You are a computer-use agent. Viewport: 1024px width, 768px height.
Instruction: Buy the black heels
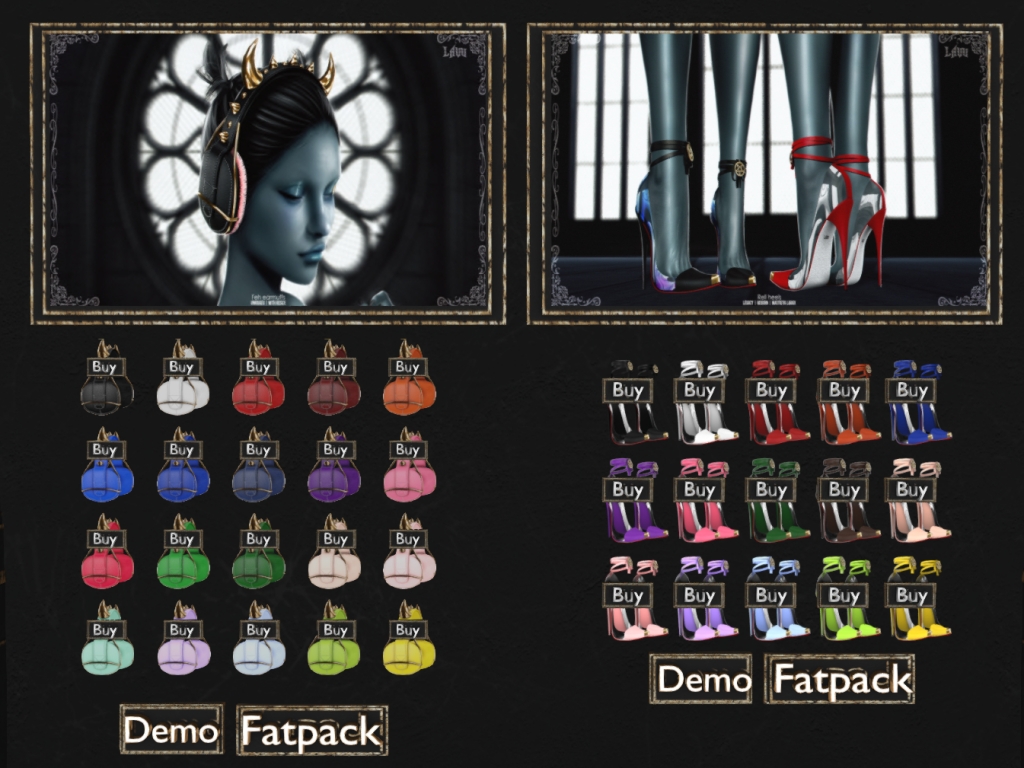tap(627, 390)
